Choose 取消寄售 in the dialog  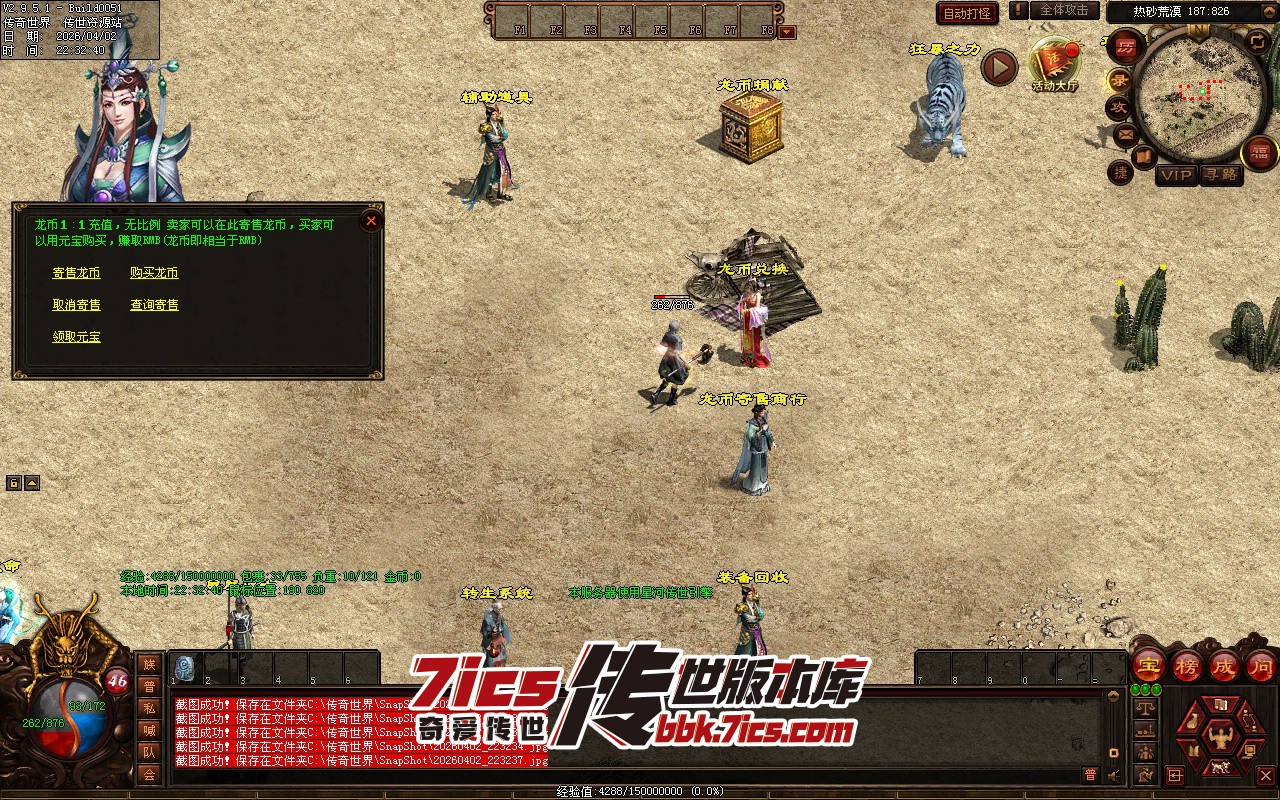click(76, 305)
